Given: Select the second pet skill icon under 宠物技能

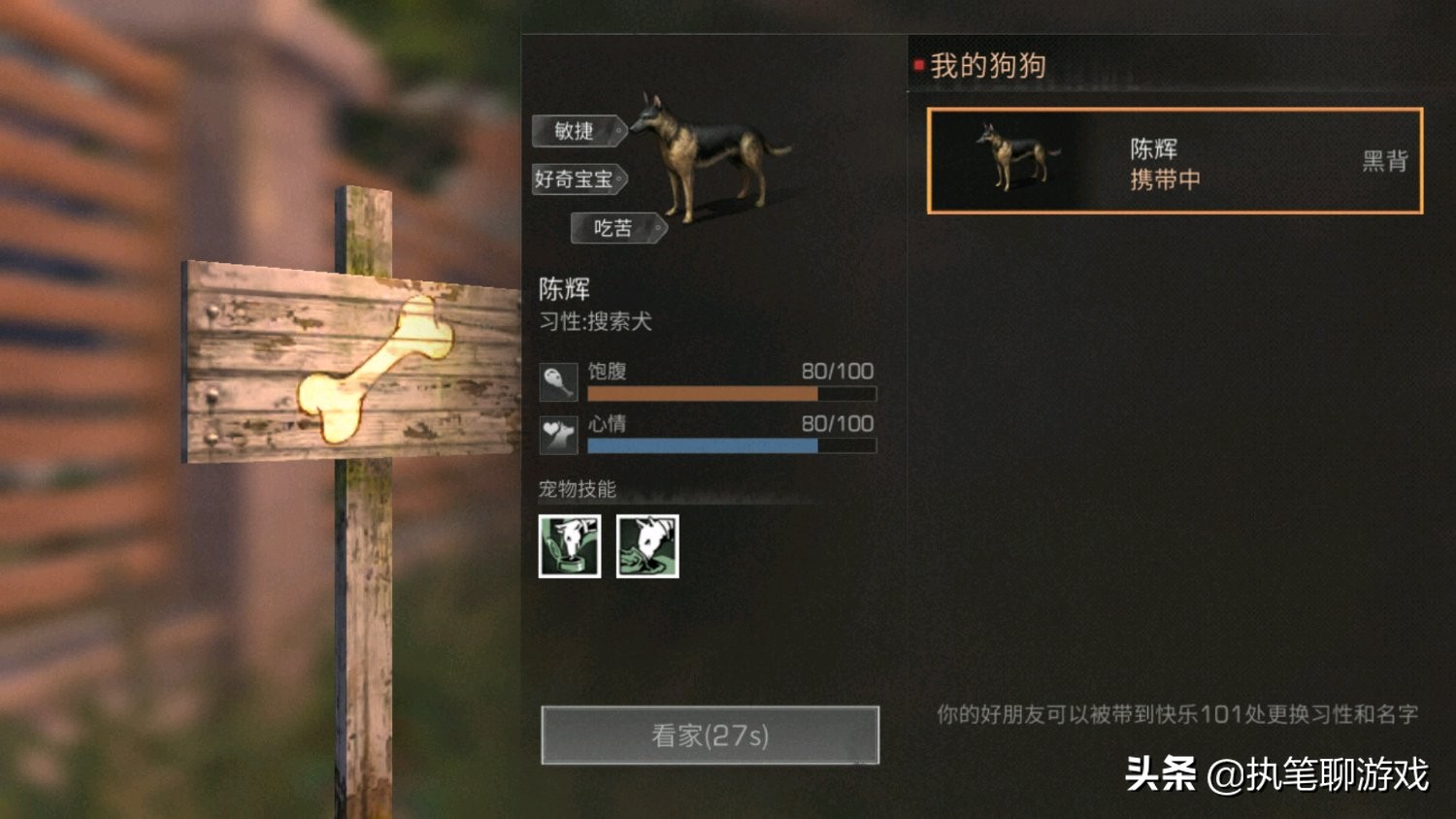Looking at the screenshot, I should [x=646, y=546].
